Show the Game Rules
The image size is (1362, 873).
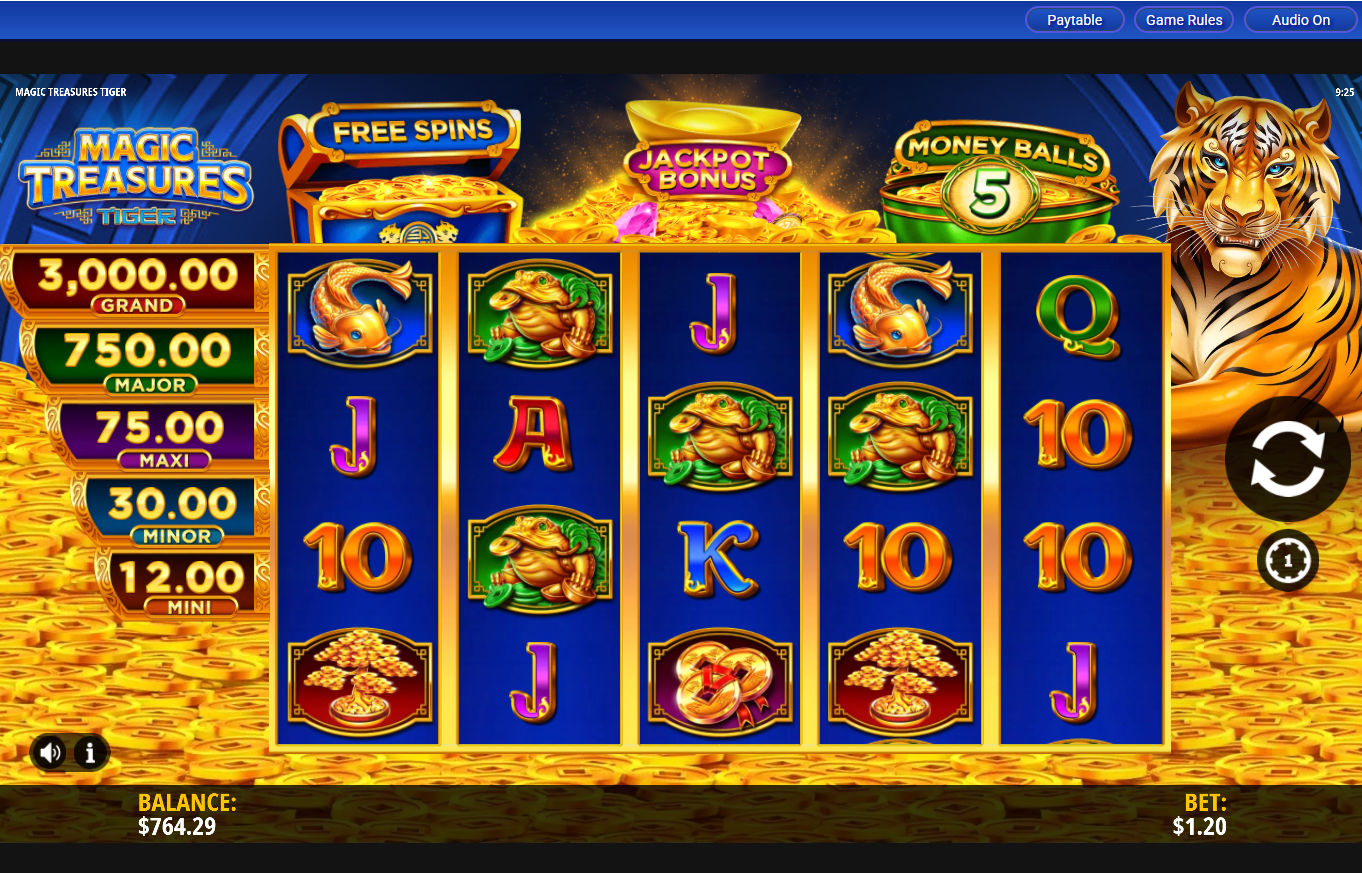(1184, 20)
